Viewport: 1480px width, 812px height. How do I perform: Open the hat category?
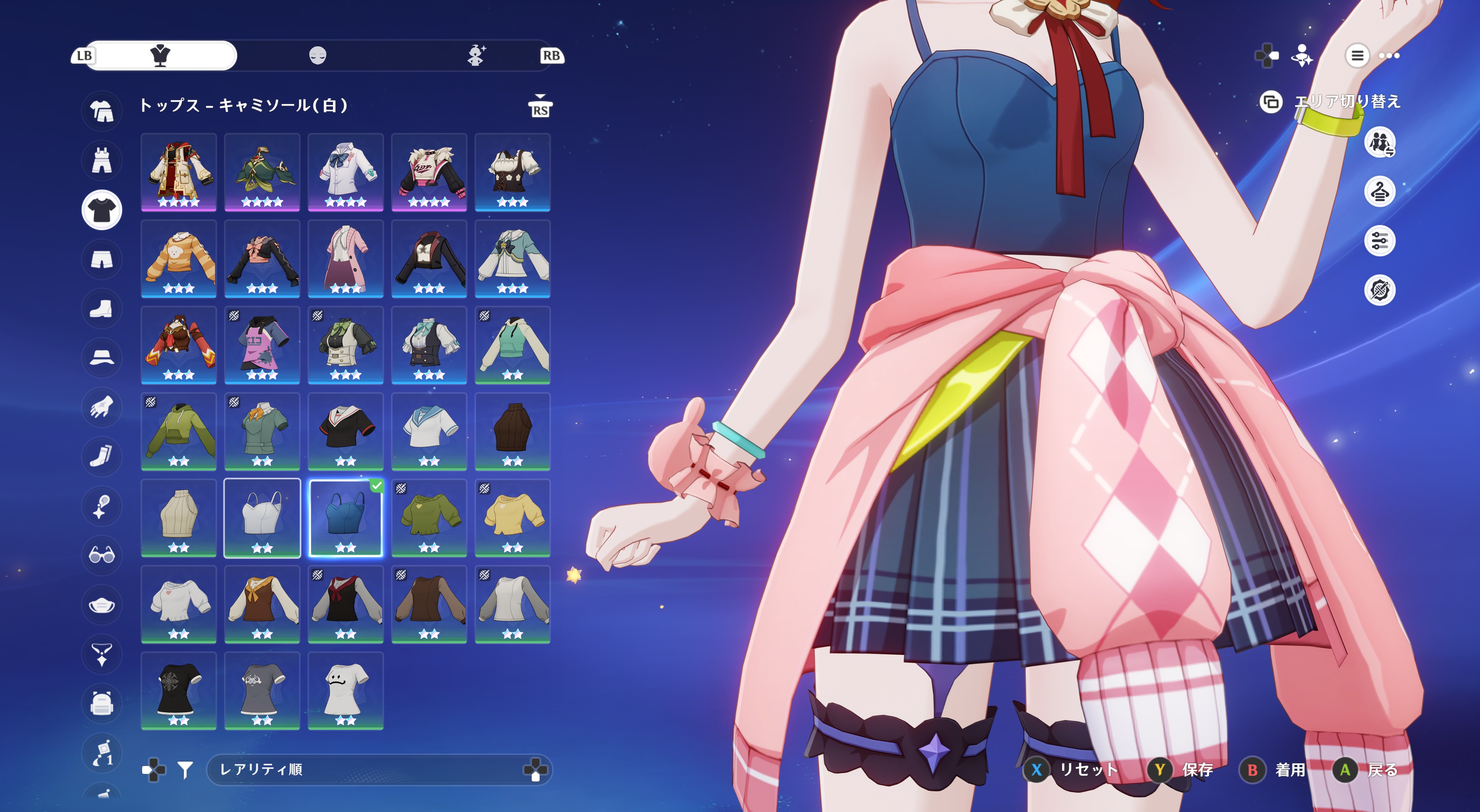(x=102, y=358)
